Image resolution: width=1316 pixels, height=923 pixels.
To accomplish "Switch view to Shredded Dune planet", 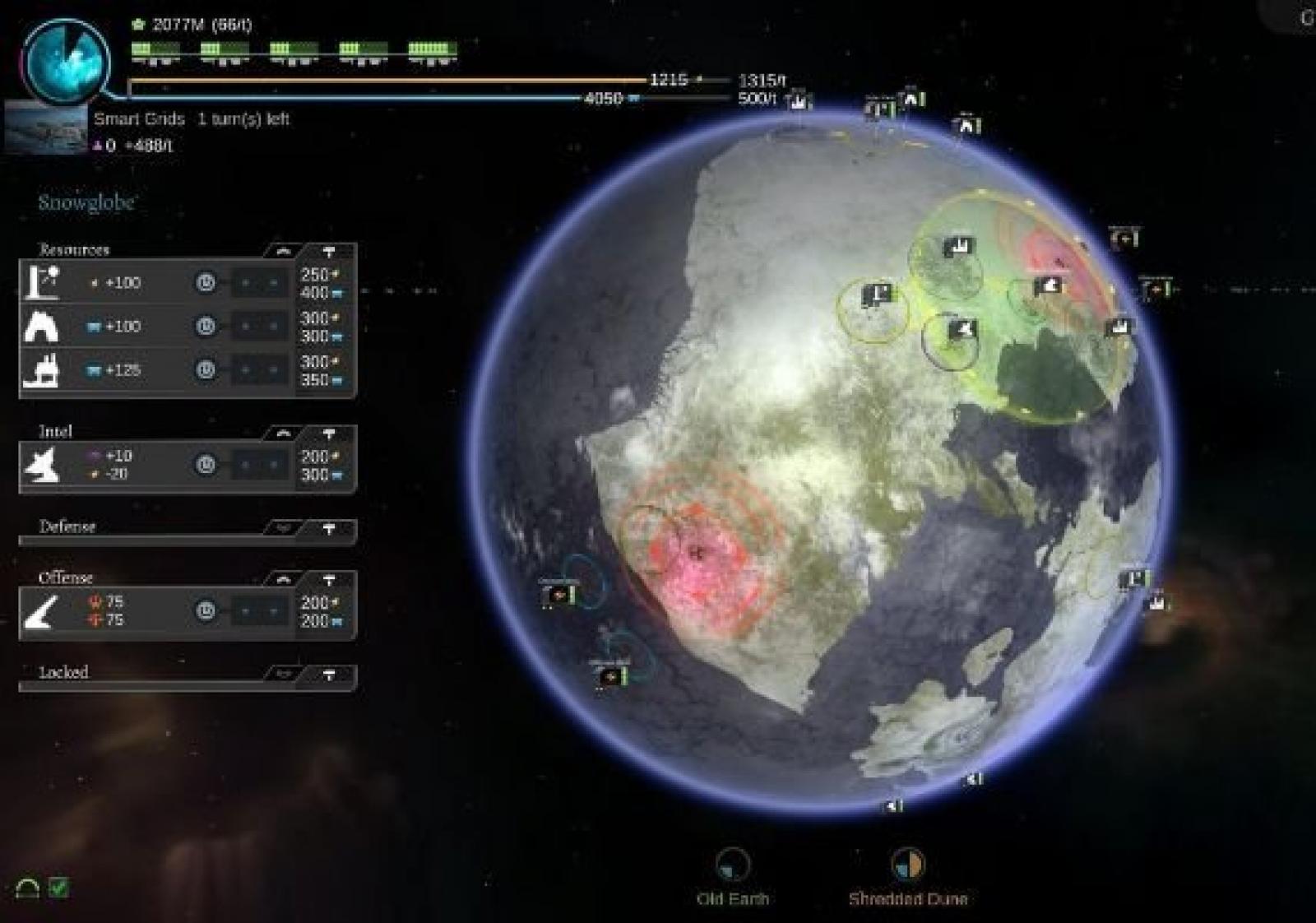I will click(x=907, y=865).
